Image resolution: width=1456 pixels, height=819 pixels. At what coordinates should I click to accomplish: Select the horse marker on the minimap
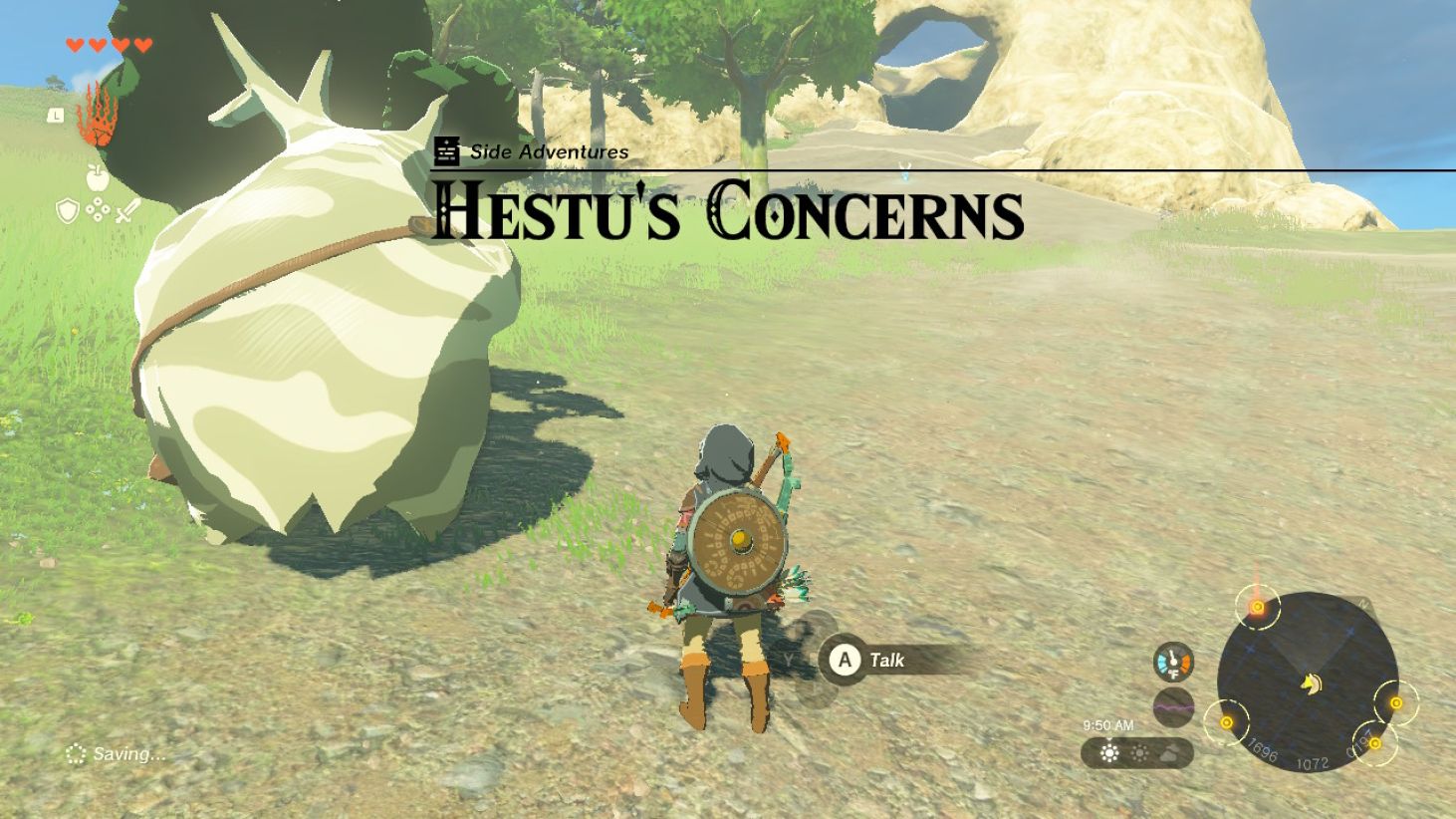1313,684
